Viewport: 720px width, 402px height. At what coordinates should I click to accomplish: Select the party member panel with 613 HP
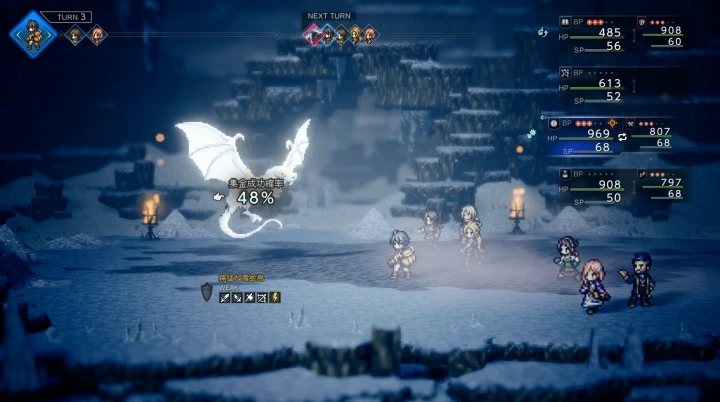[596, 86]
